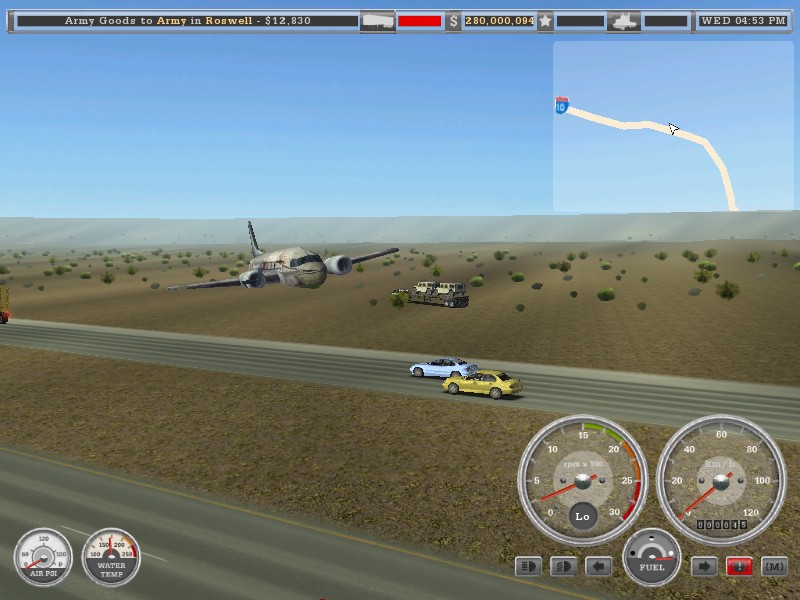Click the truck icon in top bar
This screenshot has height=600, width=800.
pyautogui.click(x=377, y=20)
